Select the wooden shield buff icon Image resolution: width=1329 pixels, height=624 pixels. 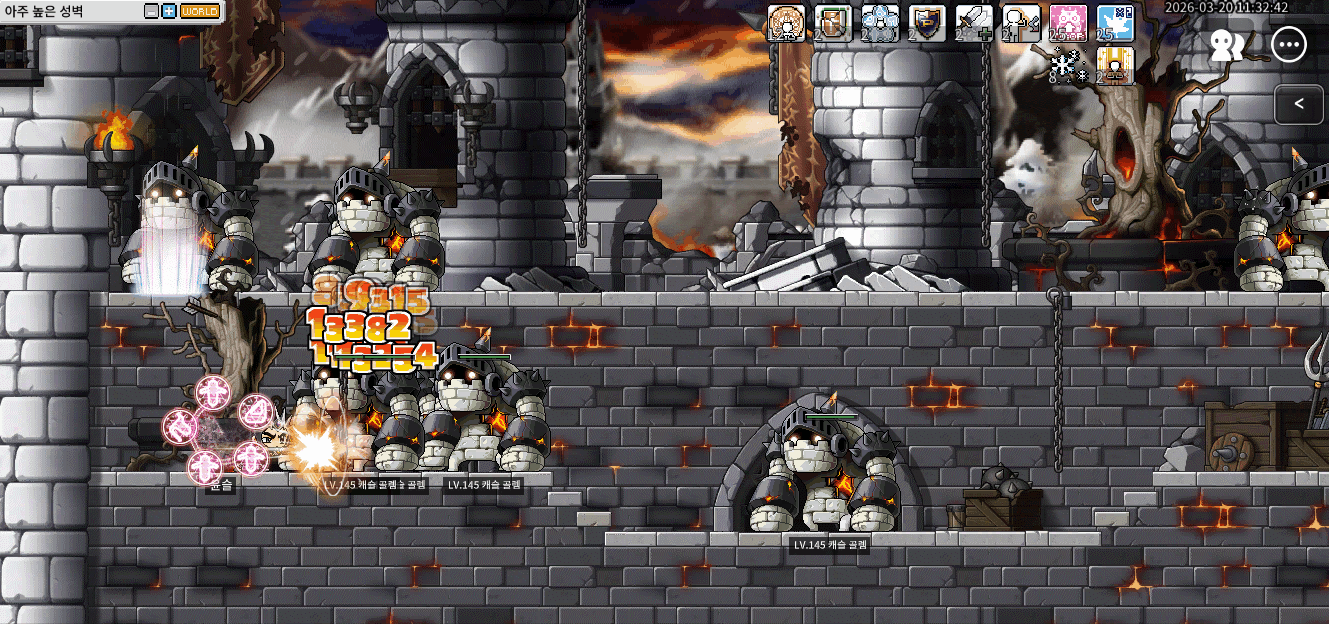(x=833, y=23)
